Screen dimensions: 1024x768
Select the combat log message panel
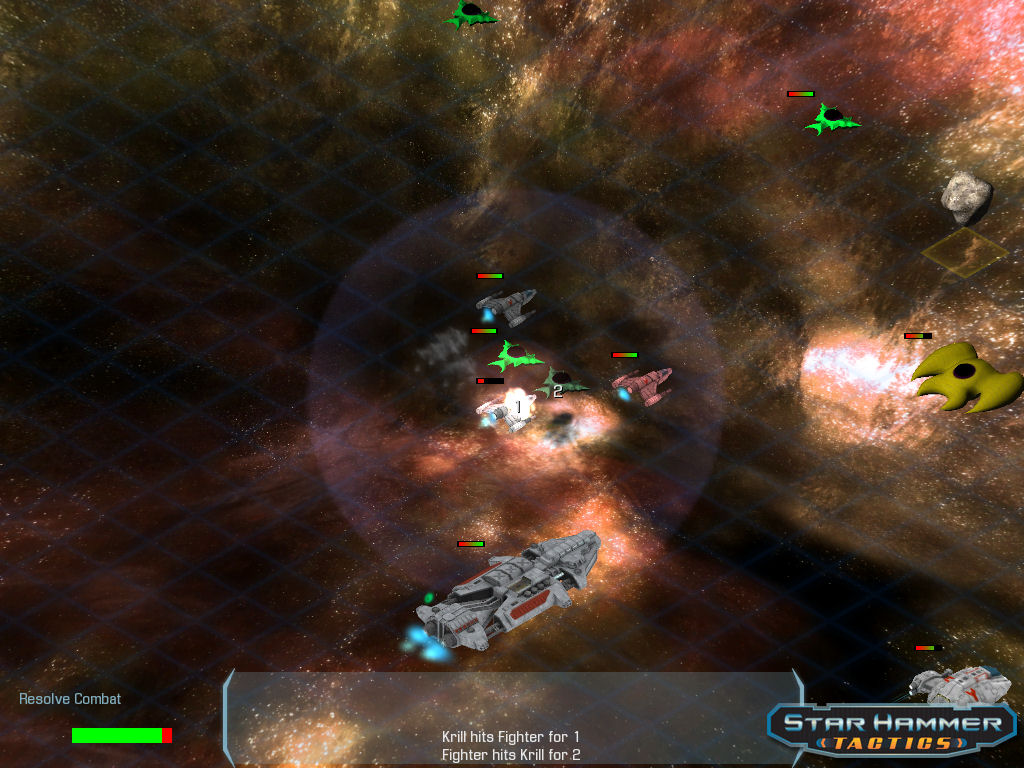coord(511,718)
